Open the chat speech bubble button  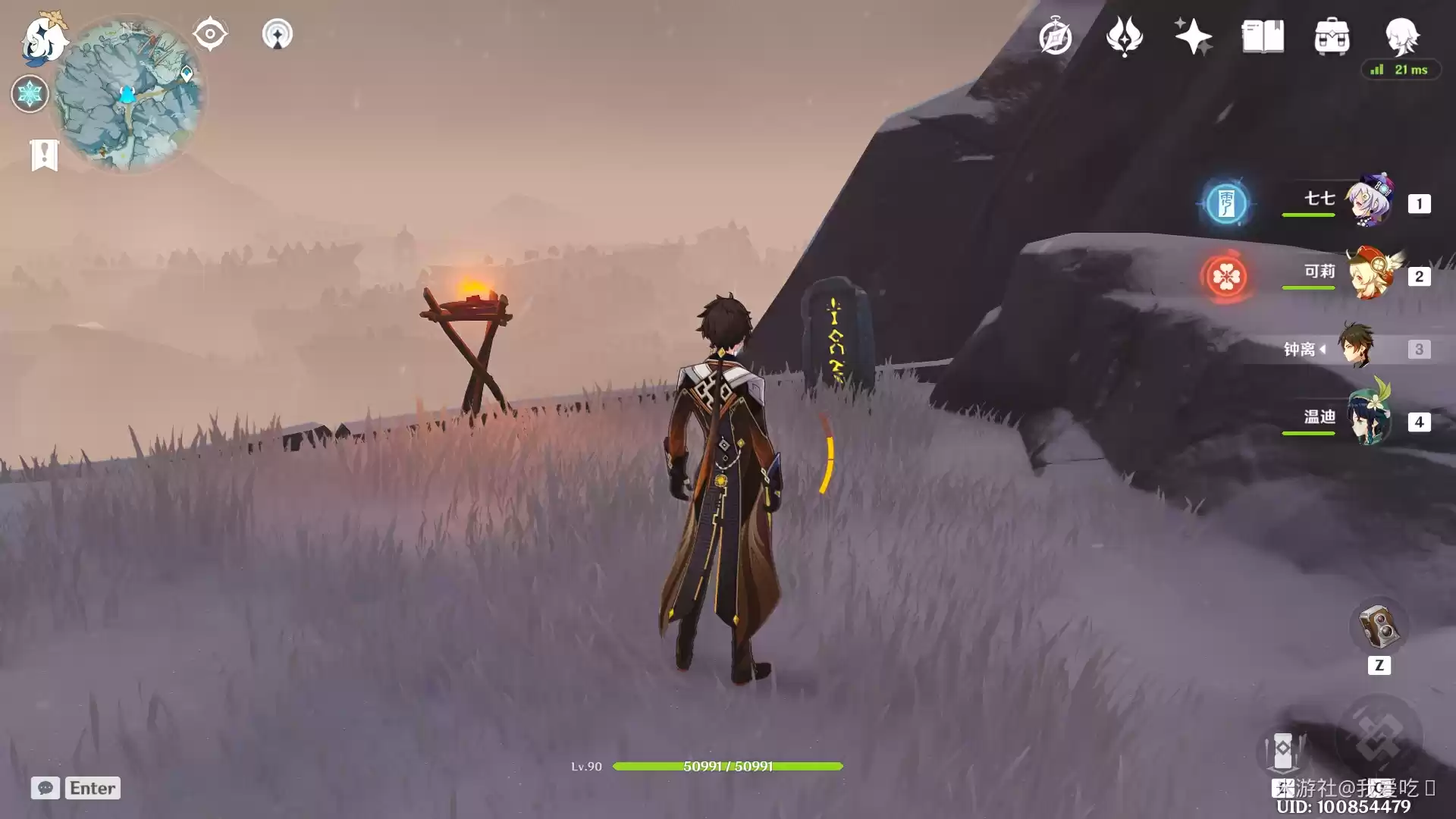45,788
